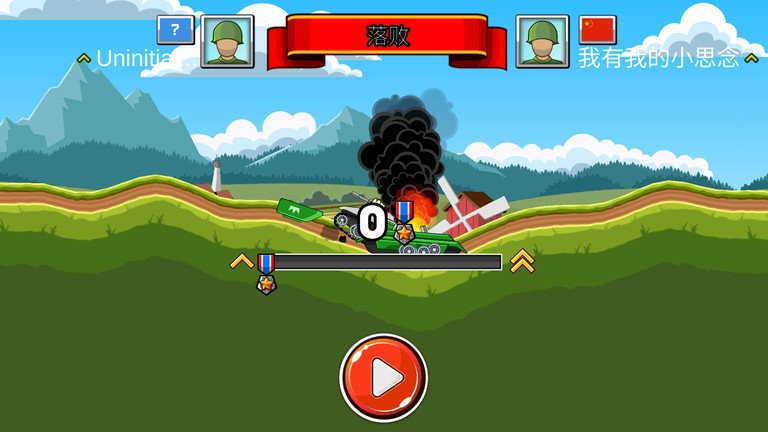Image resolution: width=768 pixels, height=432 pixels.
Task: Click the blue question mark flag
Action: click(176, 29)
